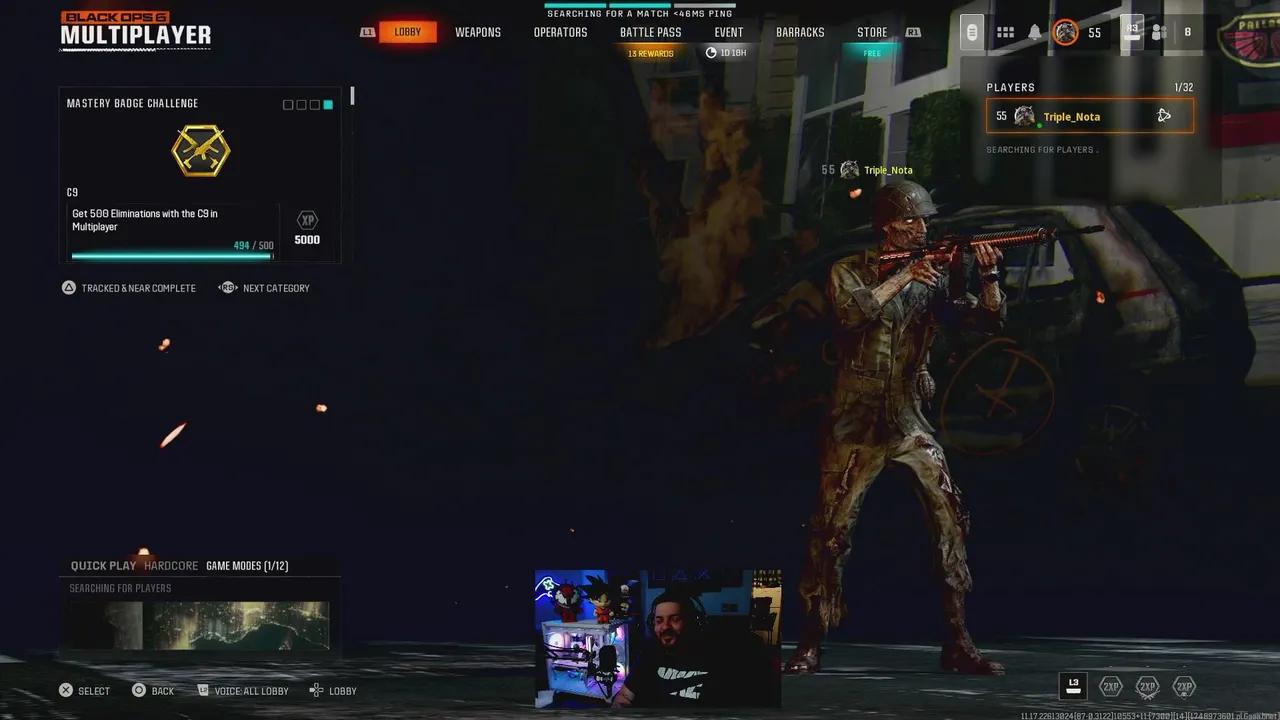Open the channels grid icon
The image size is (1280, 720).
point(1005,31)
